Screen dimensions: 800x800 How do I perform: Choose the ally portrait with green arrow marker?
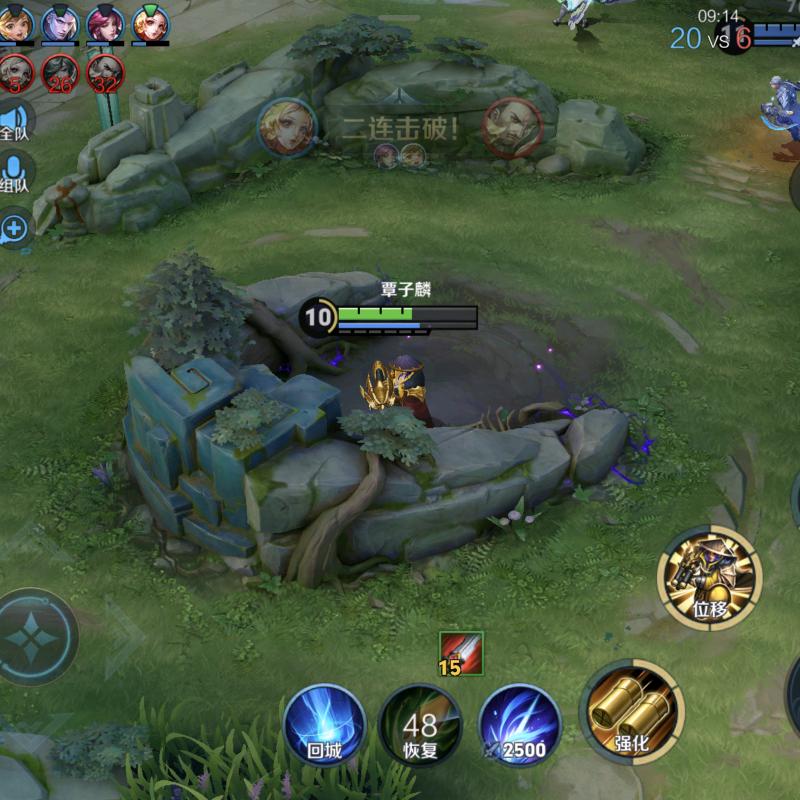[x=150, y=23]
